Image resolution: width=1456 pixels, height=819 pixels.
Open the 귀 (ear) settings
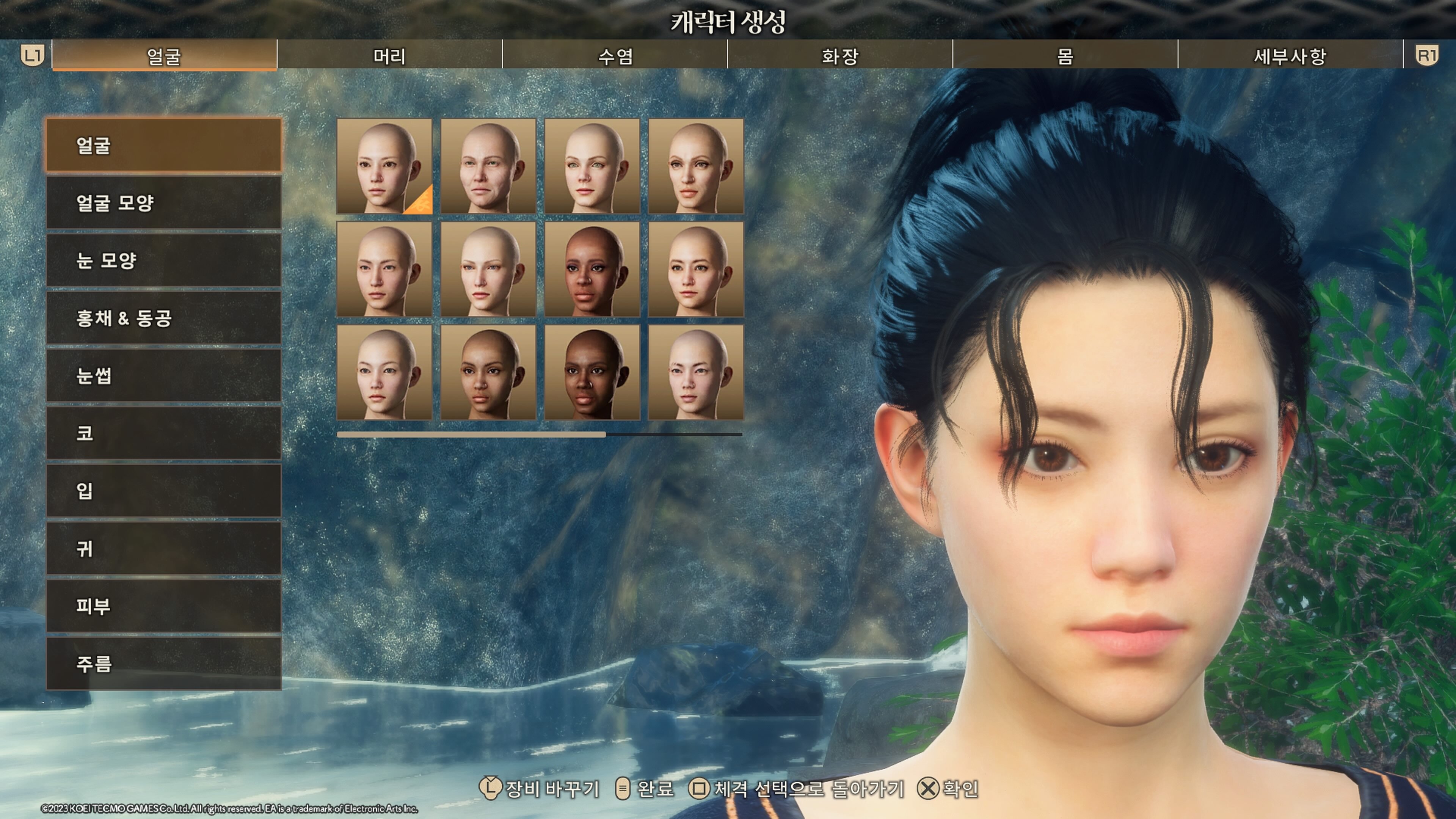click(x=163, y=548)
